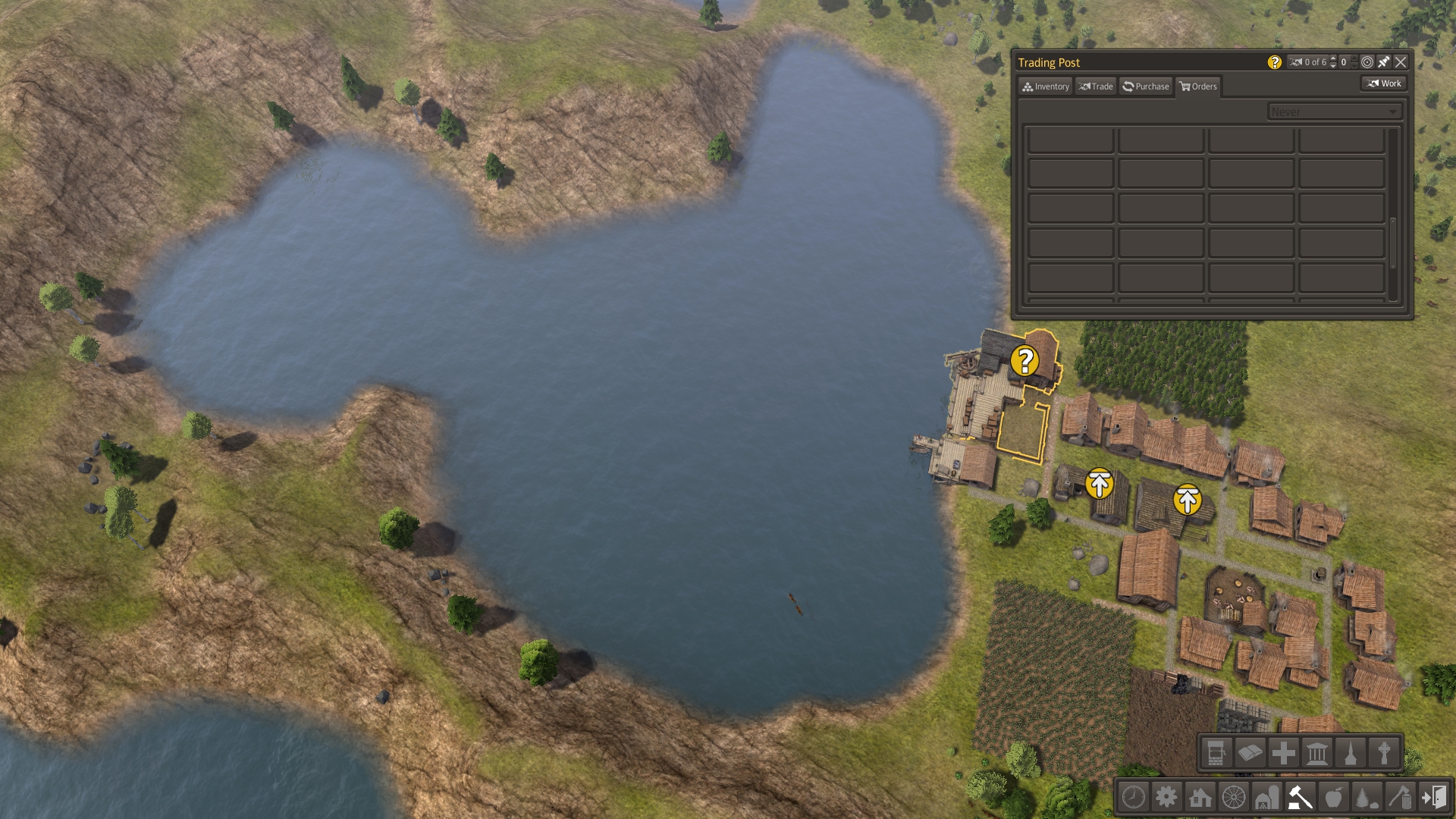
Task: Open the Never dropdown
Action: 1334,111
